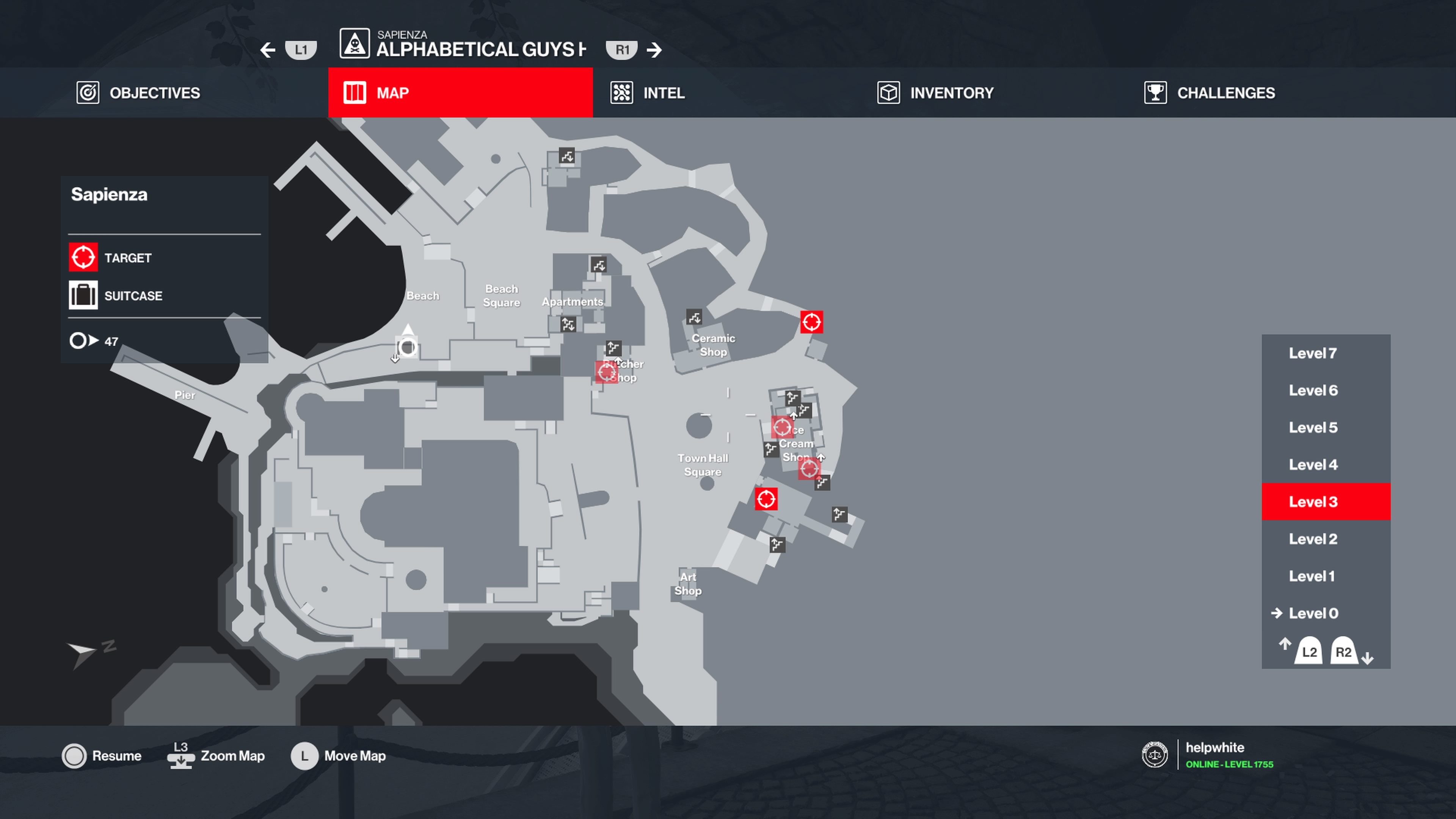Select the active Map tab
The width and height of the screenshot is (1456, 819).
[x=460, y=93]
